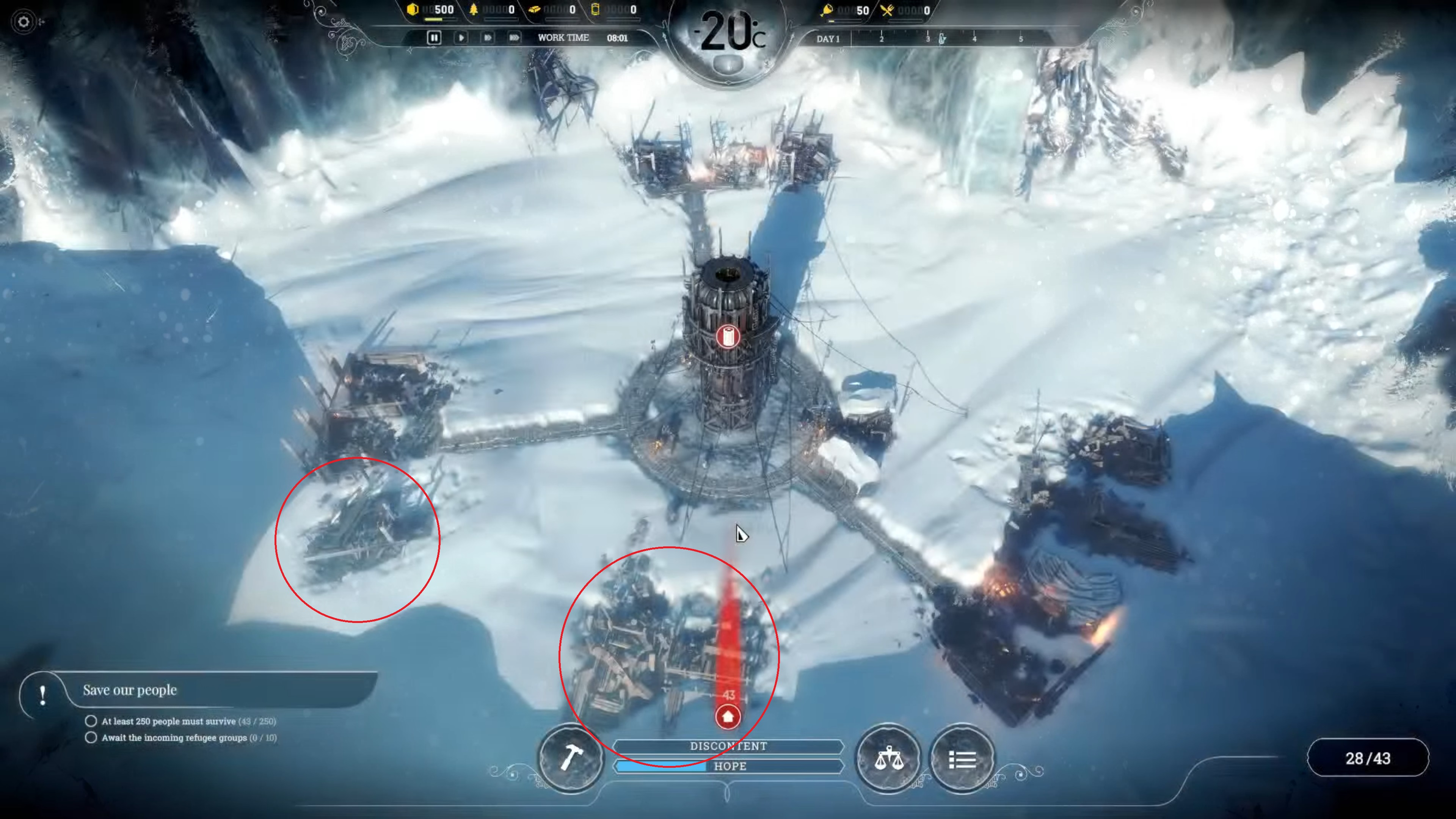
Task: Click the Discontent bar
Action: [x=728, y=746]
